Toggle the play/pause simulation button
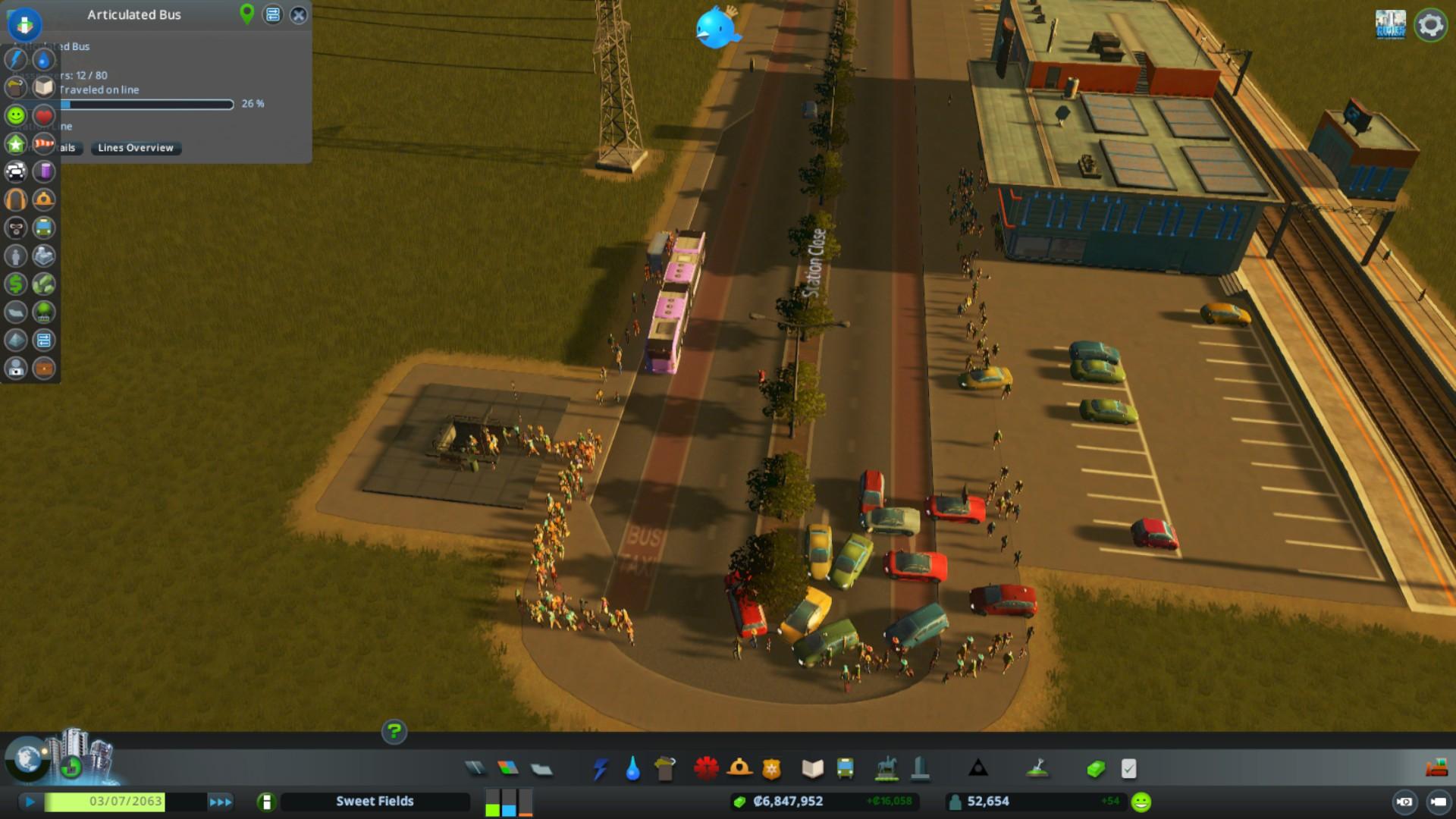1456x819 pixels. tap(30, 802)
